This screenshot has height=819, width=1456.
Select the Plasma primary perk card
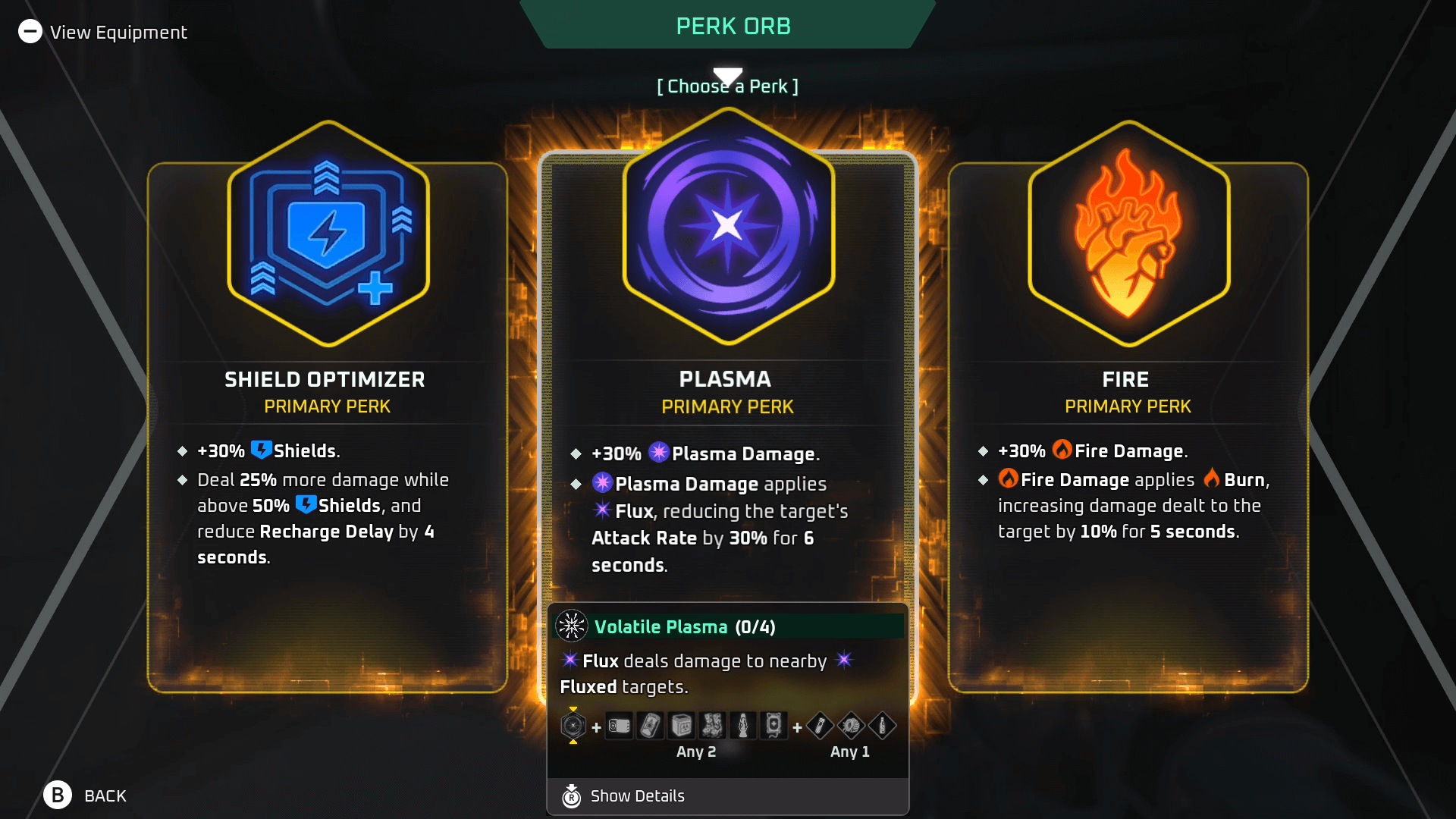[727, 394]
